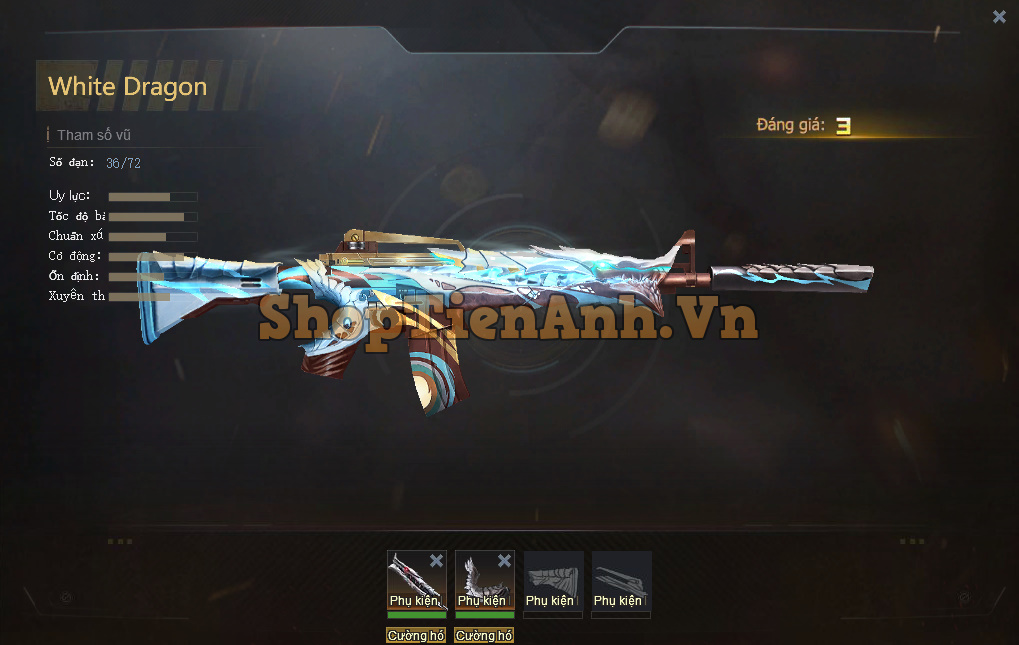Screen dimensions: 1019x645
Task: Remove the wing accessory with its X
Action: [x=505, y=561]
